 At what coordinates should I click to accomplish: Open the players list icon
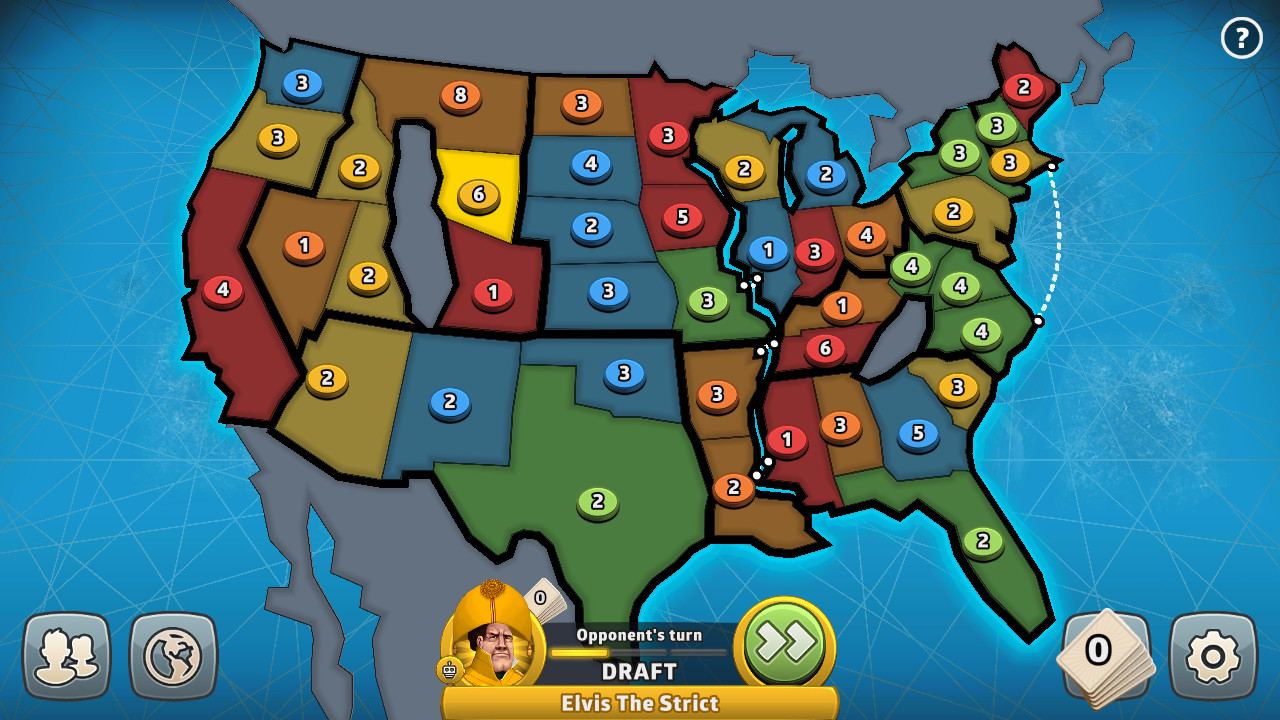pyautogui.click(x=66, y=656)
